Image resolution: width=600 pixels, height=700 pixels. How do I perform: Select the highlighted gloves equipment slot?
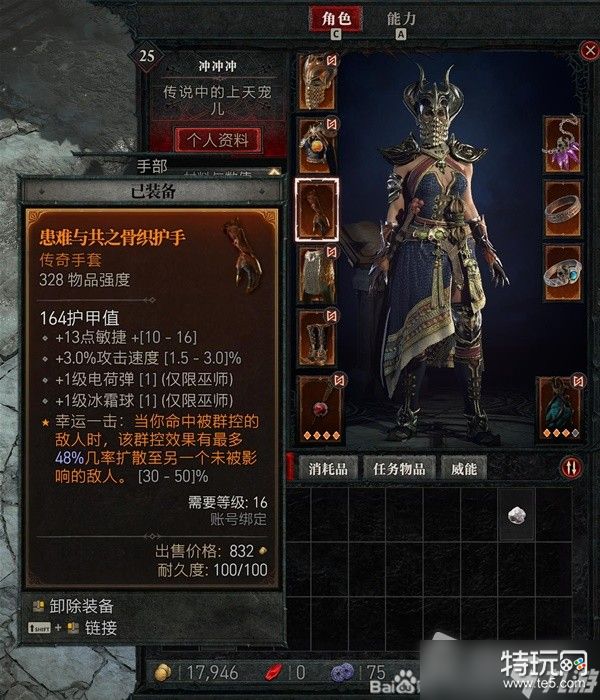(317, 209)
